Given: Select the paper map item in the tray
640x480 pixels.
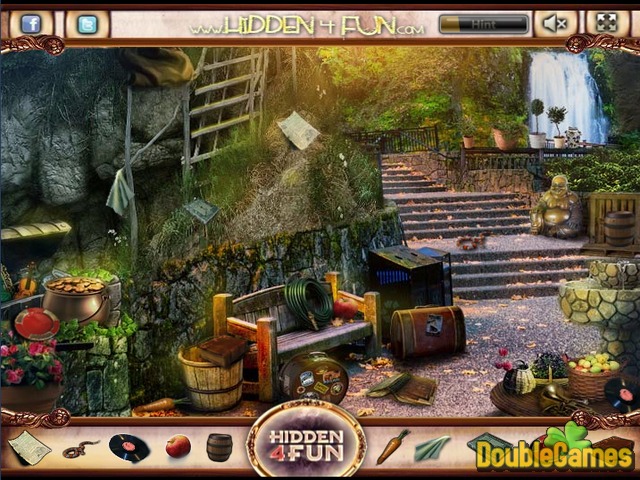Looking at the screenshot, I should (30, 447).
